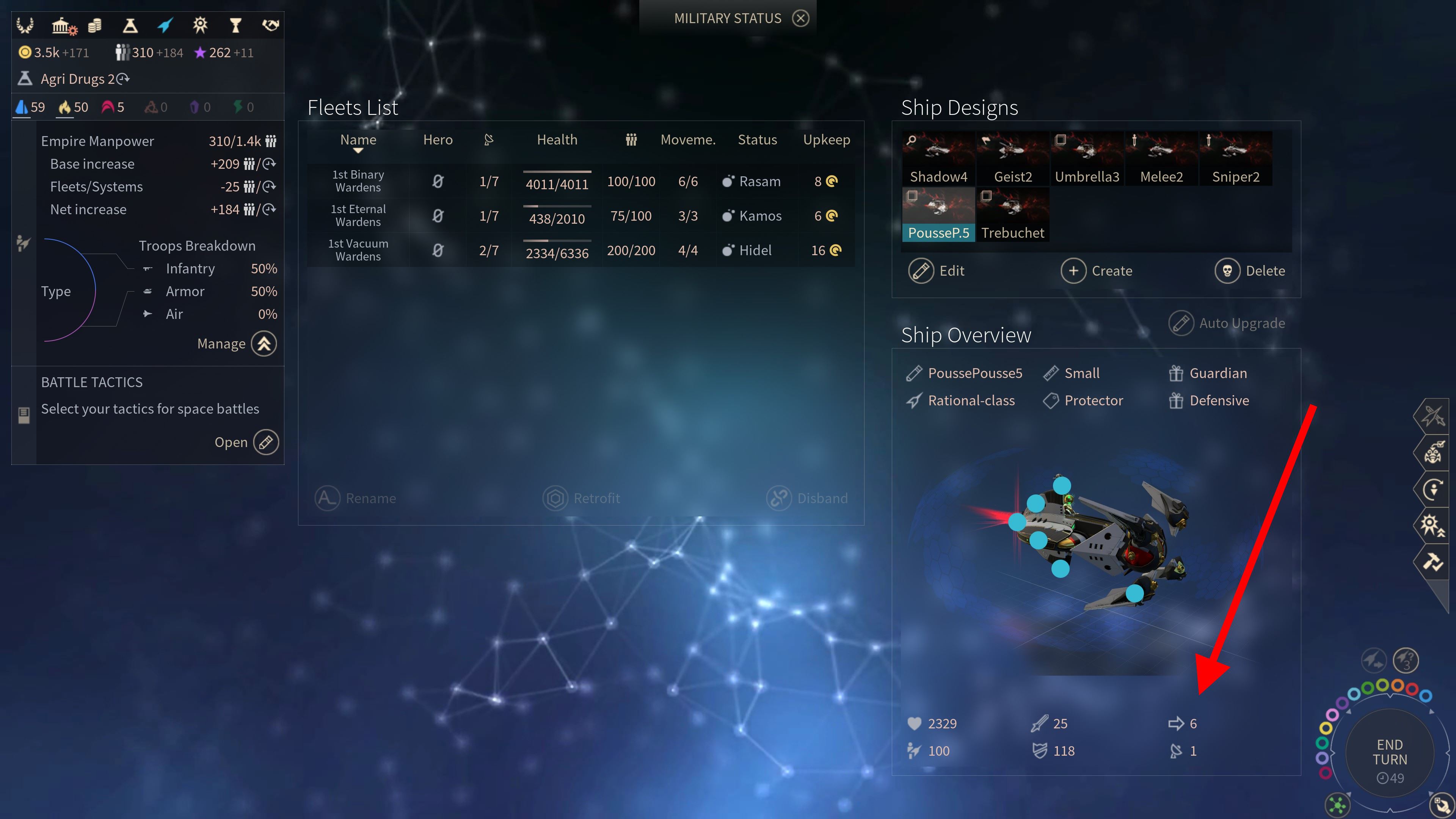This screenshot has height=819, width=1456.
Task: Select the 1st Vacuum Wardens fleet row
Action: (581, 250)
